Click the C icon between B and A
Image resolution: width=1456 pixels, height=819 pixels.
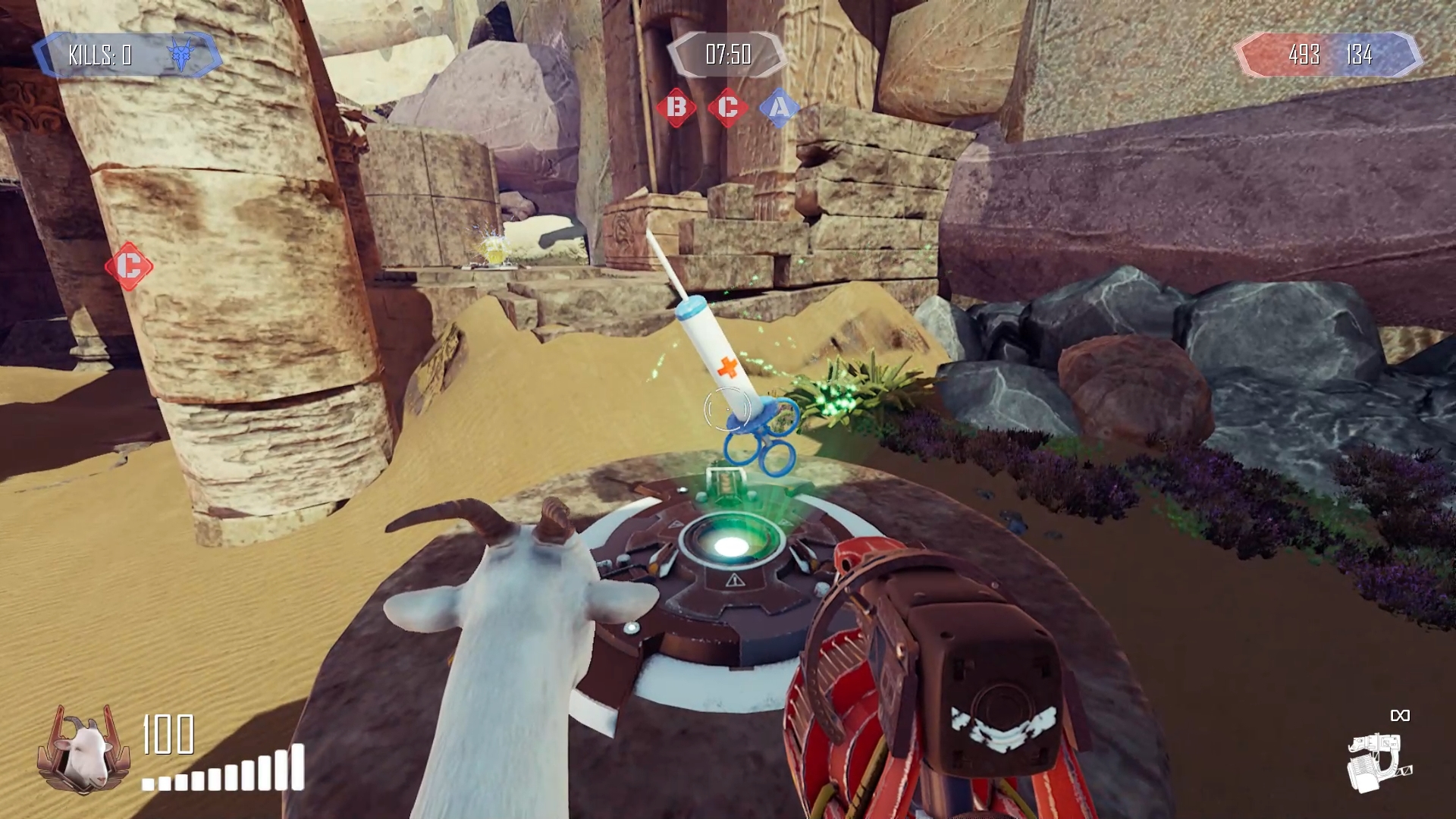(727, 108)
